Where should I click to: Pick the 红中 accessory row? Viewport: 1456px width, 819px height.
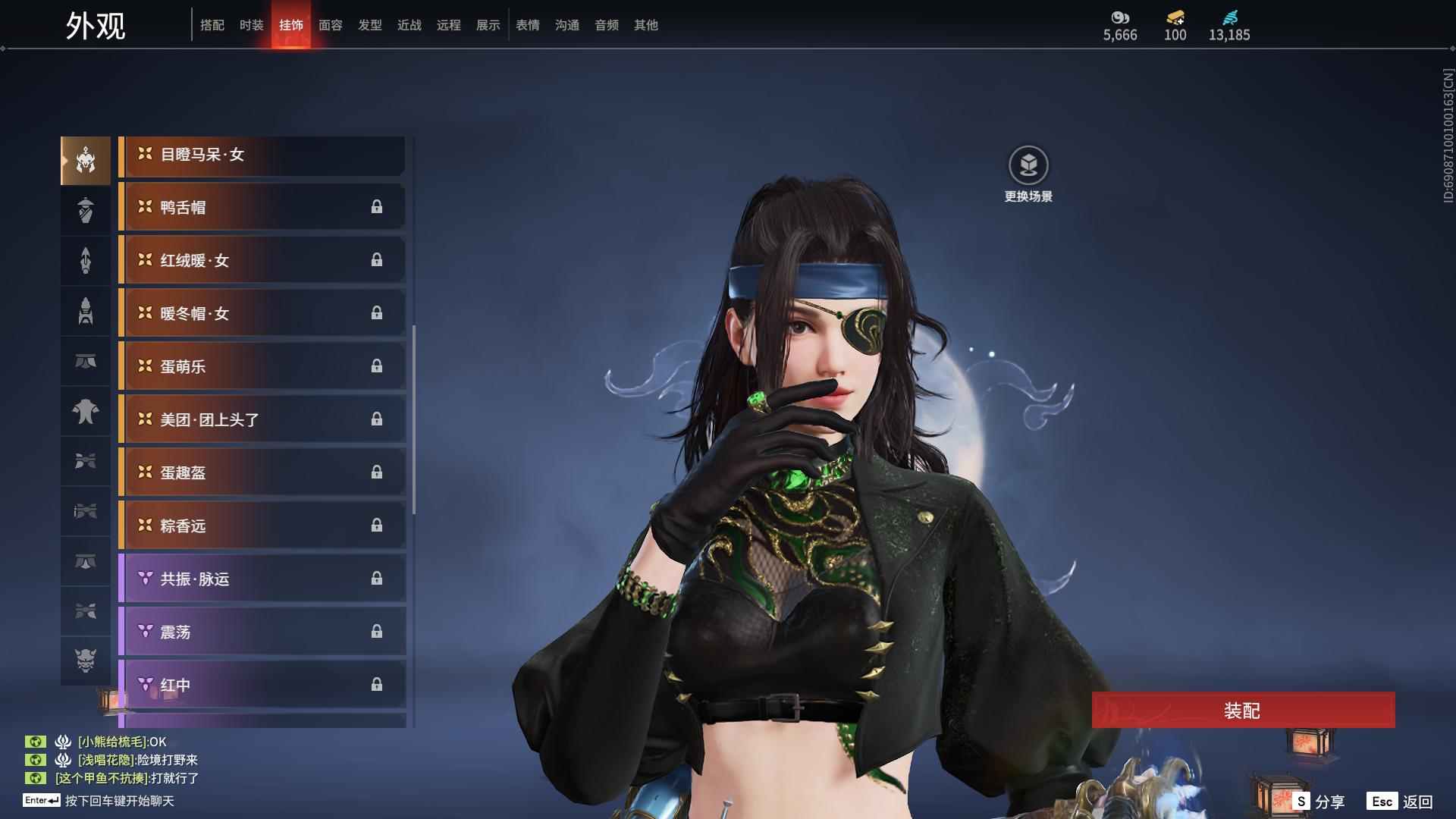262,686
